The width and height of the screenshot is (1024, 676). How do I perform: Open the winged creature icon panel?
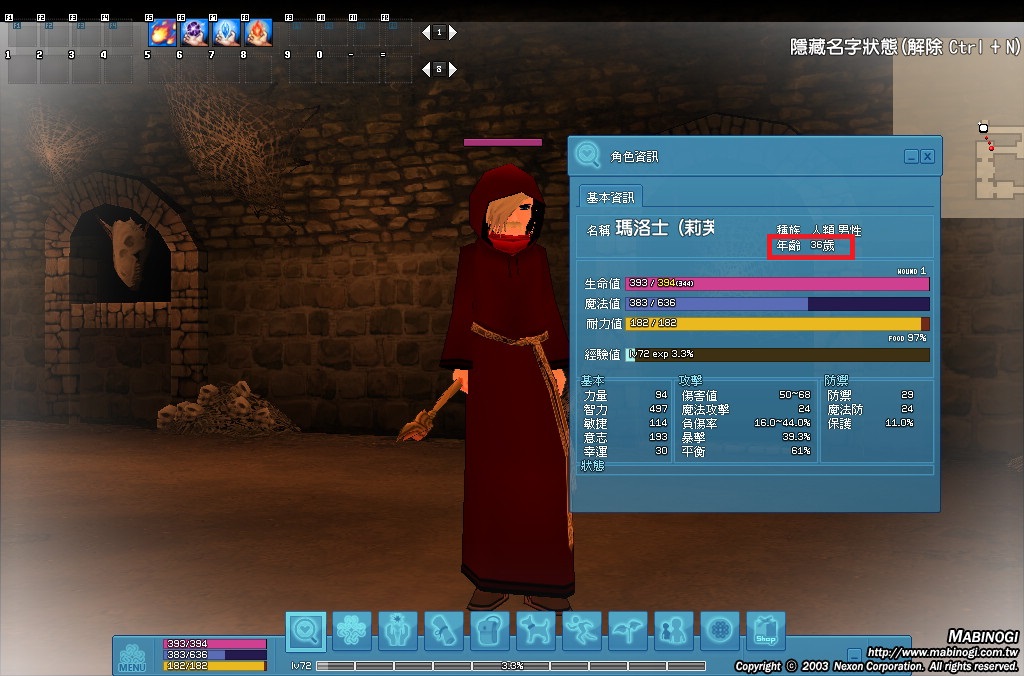(x=628, y=631)
